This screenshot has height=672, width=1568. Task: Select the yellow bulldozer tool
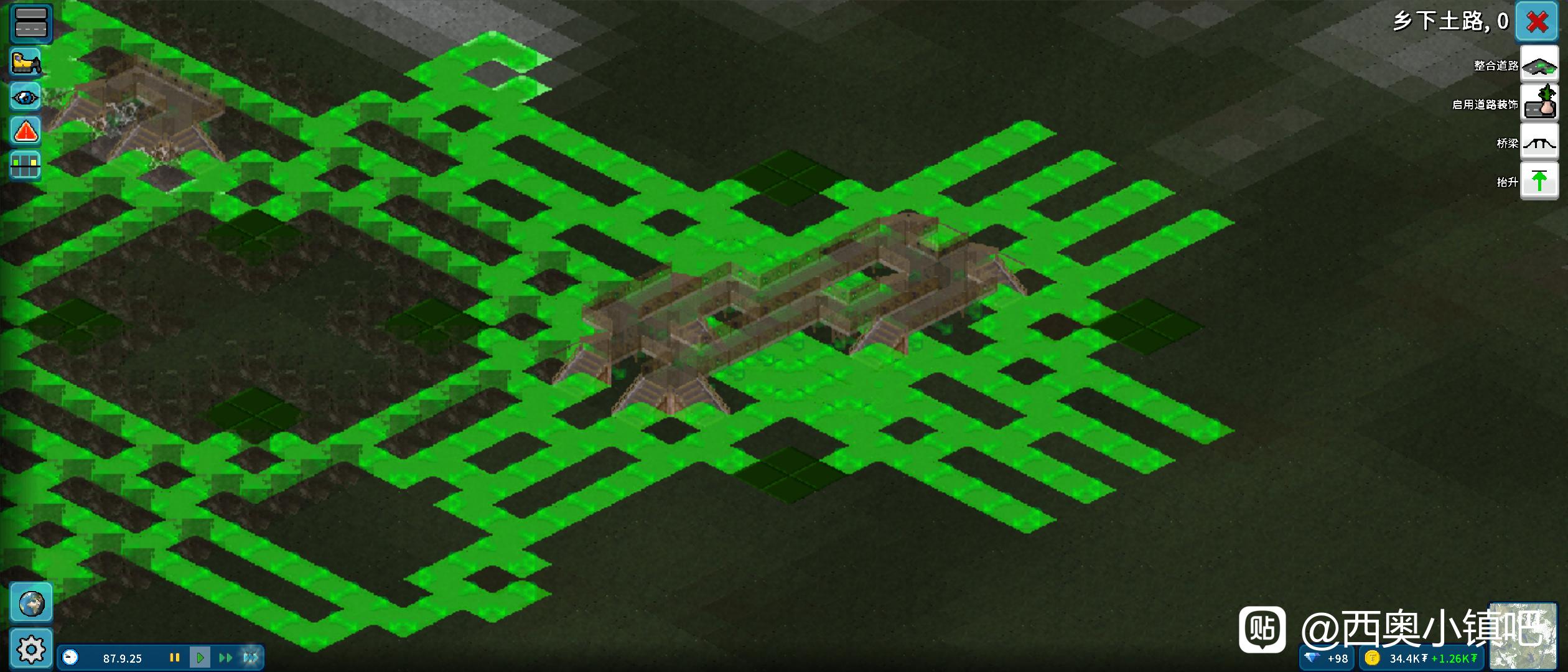(x=26, y=62)
